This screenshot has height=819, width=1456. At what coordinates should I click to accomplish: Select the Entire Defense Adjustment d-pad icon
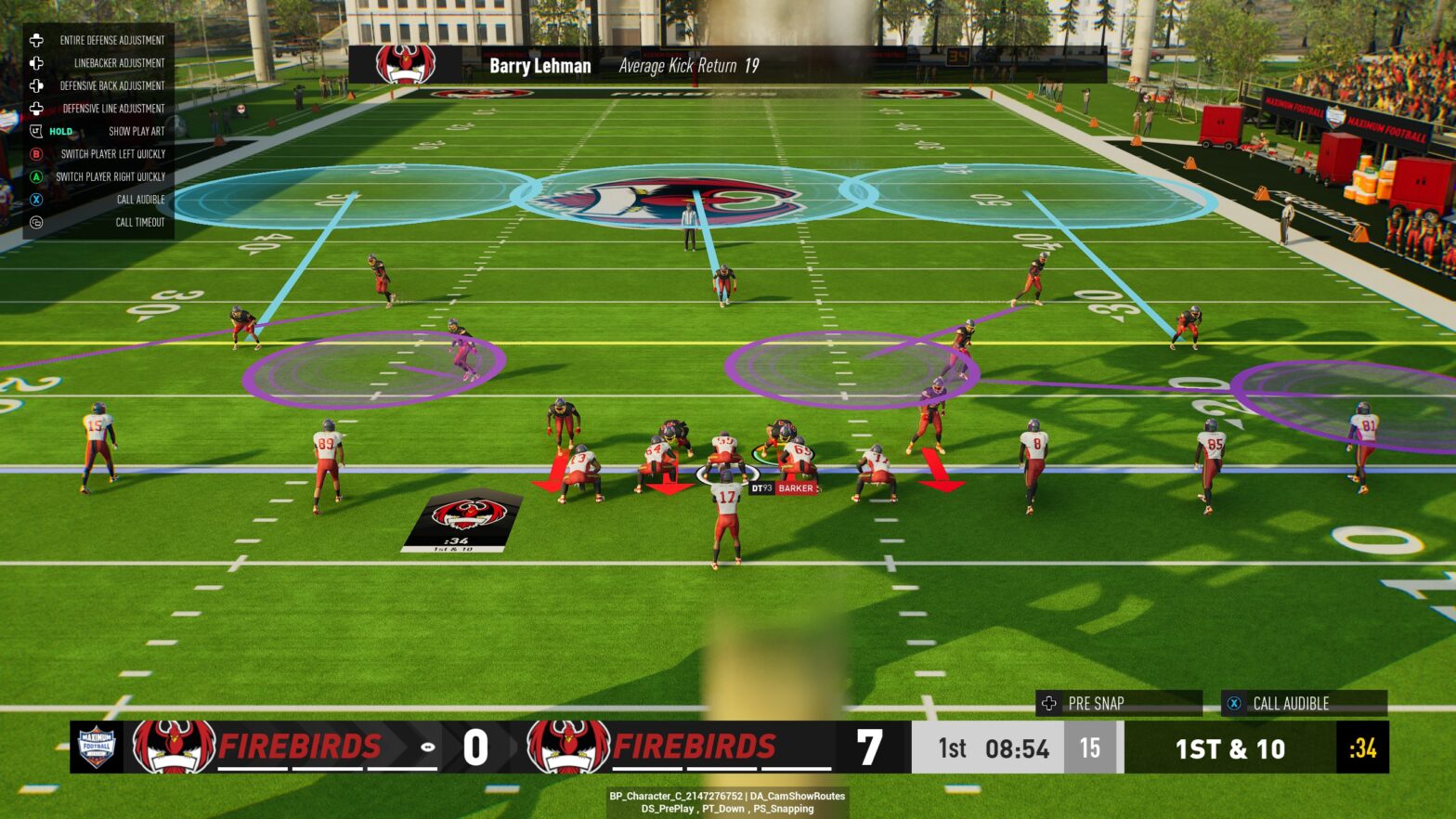37,40
